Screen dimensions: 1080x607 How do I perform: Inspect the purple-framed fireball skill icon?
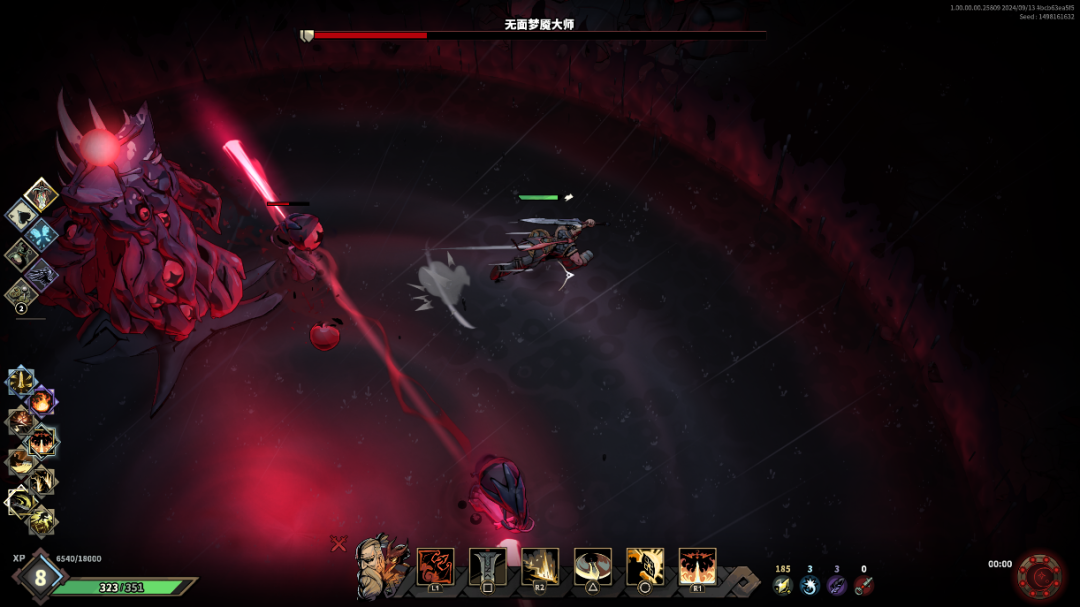[42, 402]
